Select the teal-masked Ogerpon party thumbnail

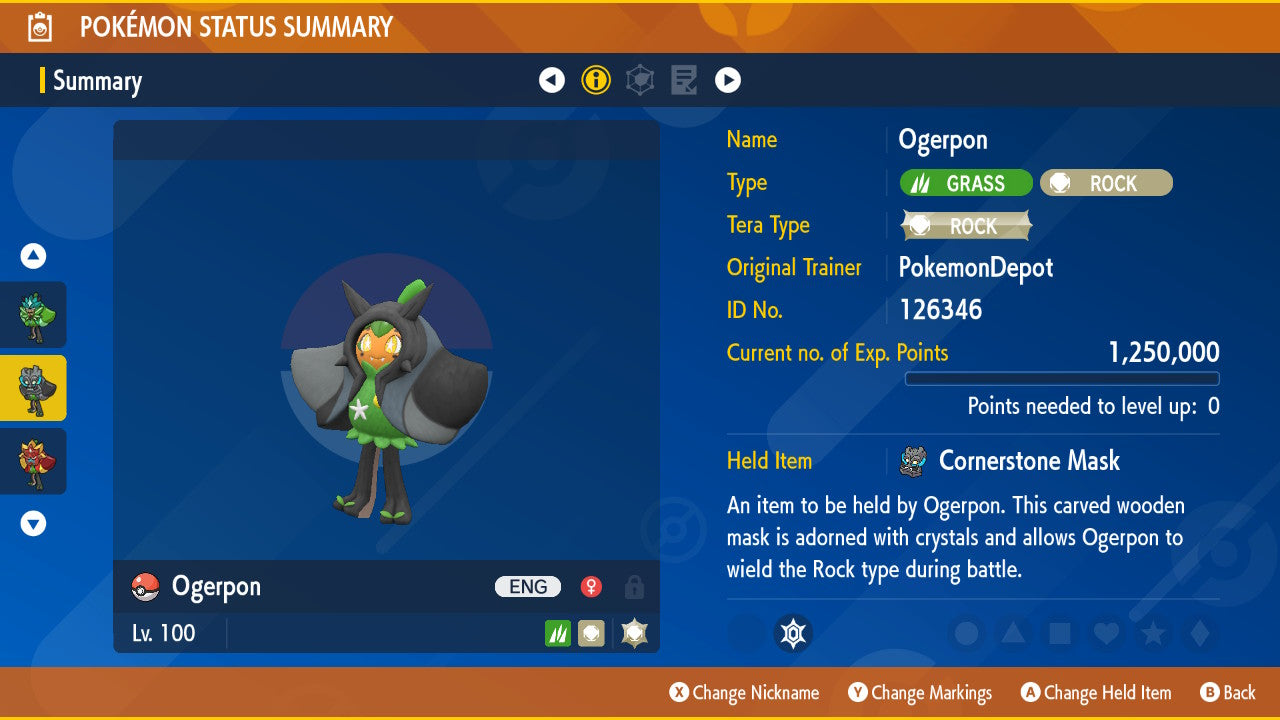tap(33, 315)
